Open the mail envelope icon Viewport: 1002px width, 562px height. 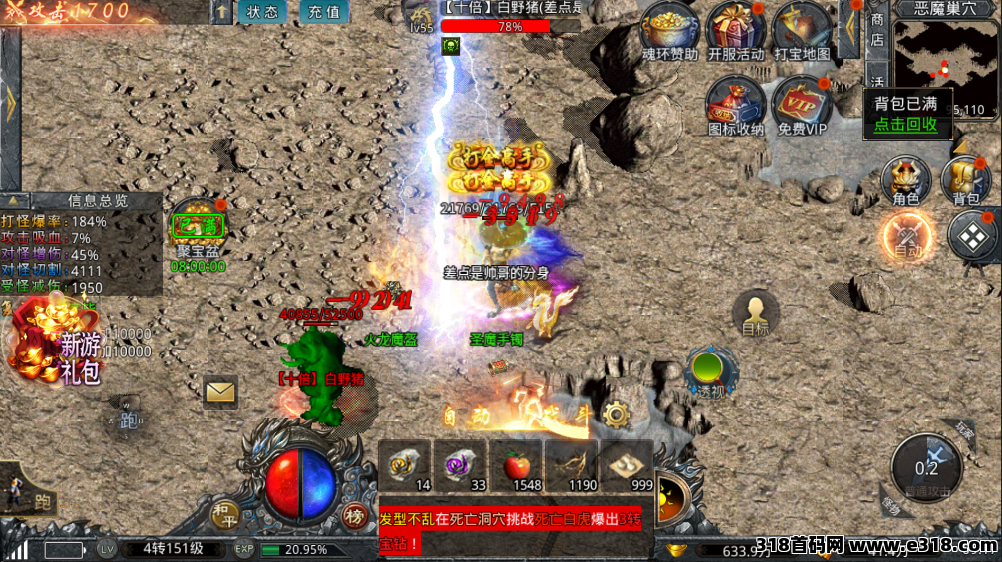point(220,391)
